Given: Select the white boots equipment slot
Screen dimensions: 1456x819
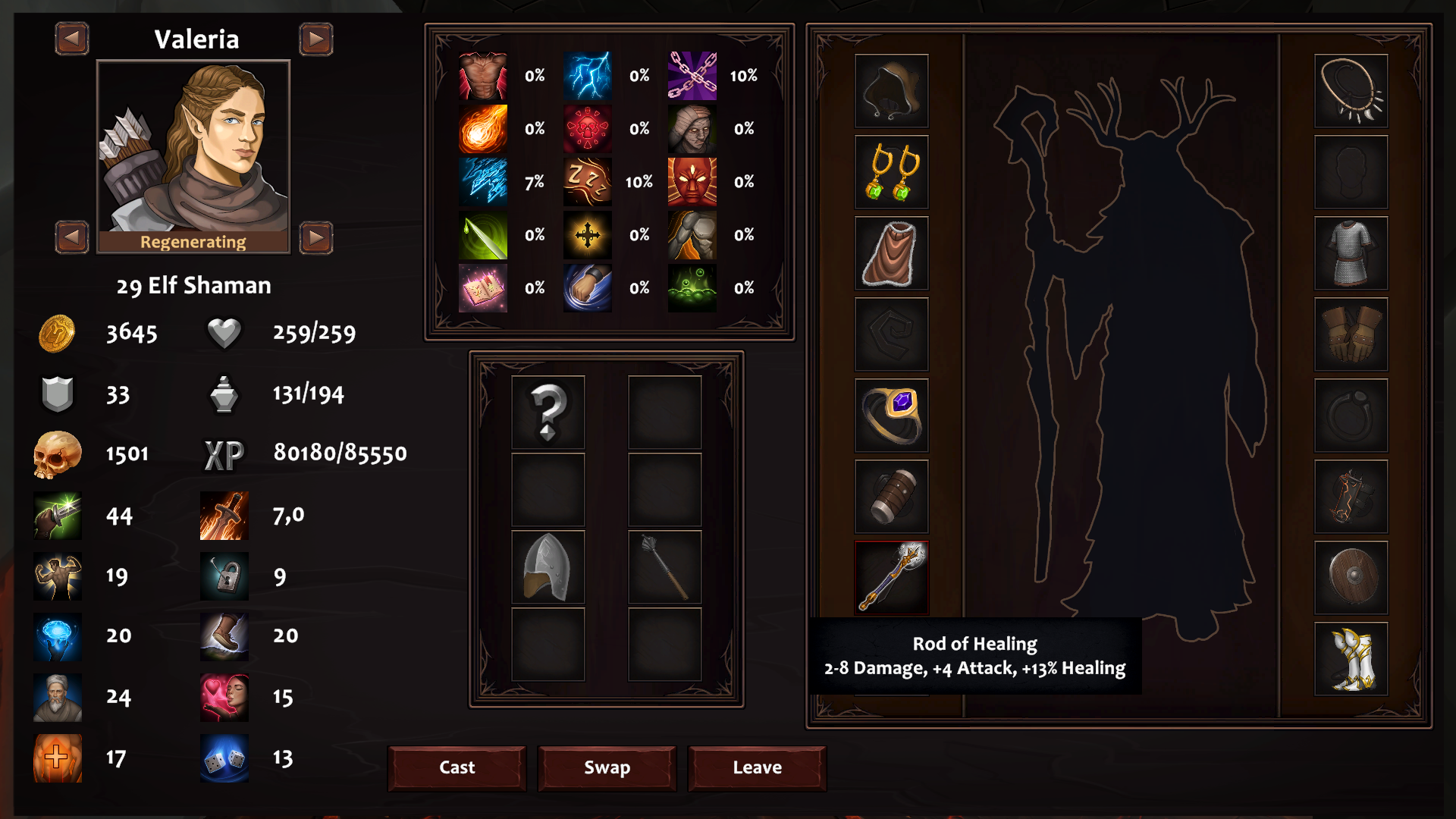Looking at the screenshot, I should (x=1351, y=659).
